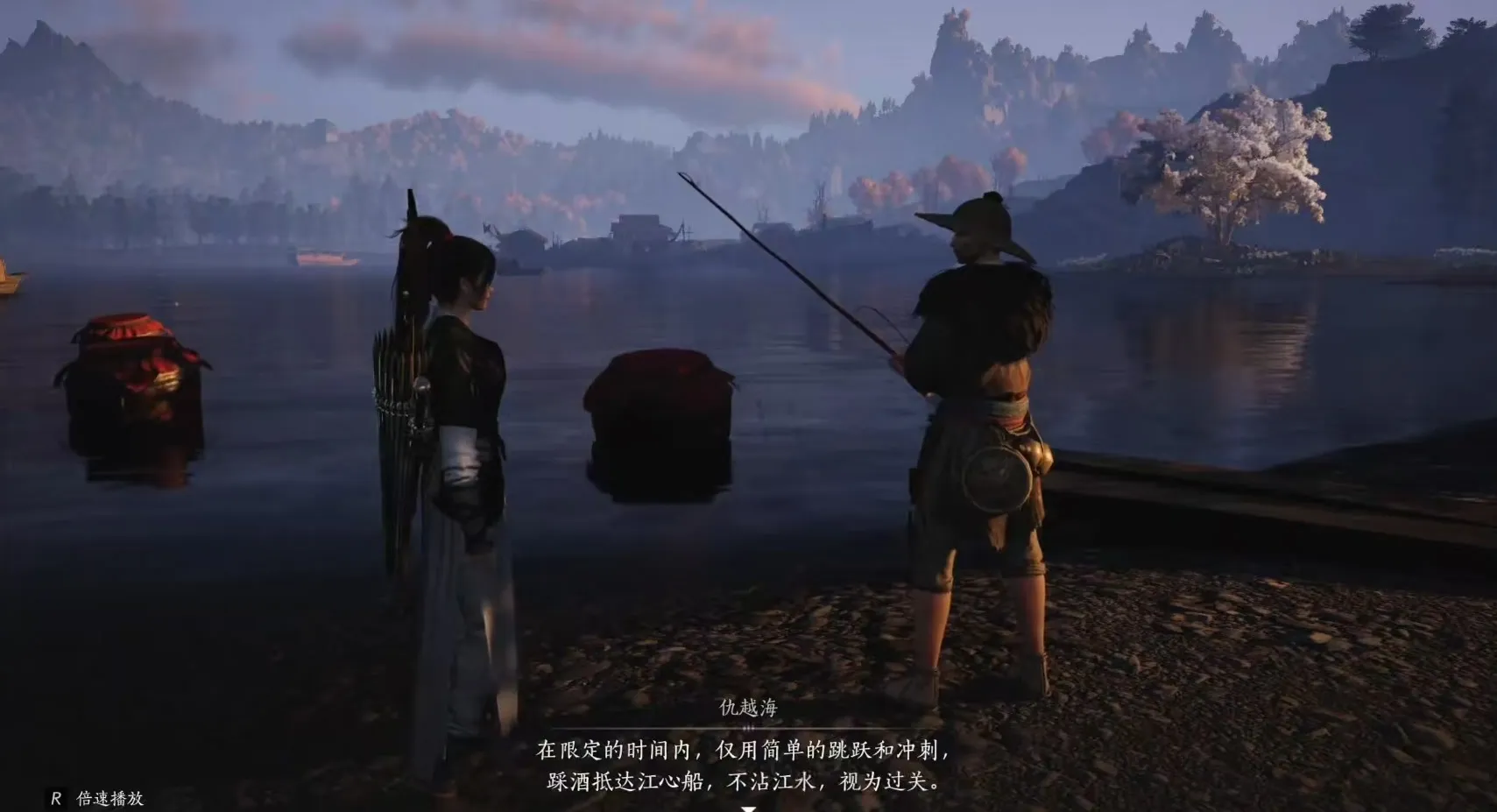The height and width of the screenshot is (812, 1497).
Task: Advance dialogue with the continue arrow
Action: (748, 808)
